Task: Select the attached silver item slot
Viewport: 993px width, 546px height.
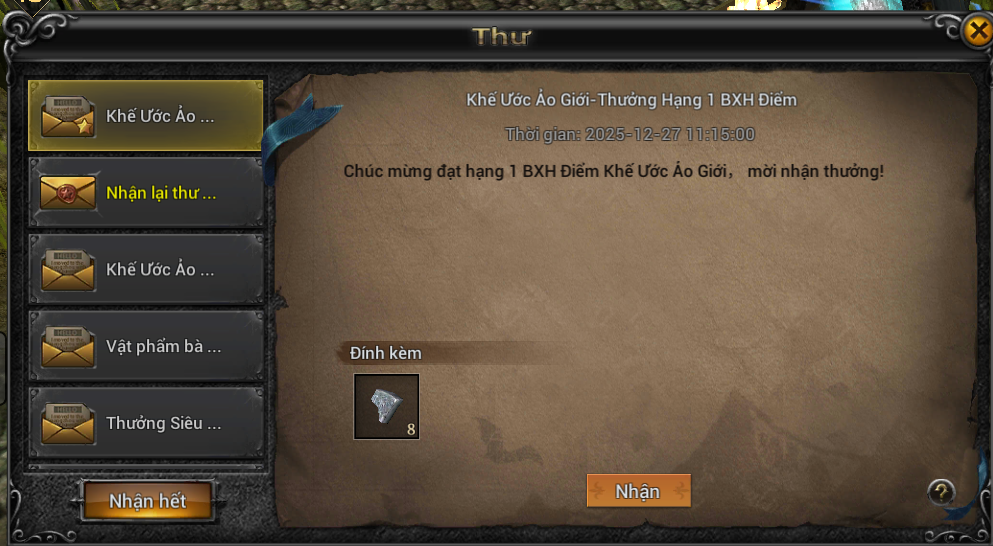Action: (x=386, y=406)
